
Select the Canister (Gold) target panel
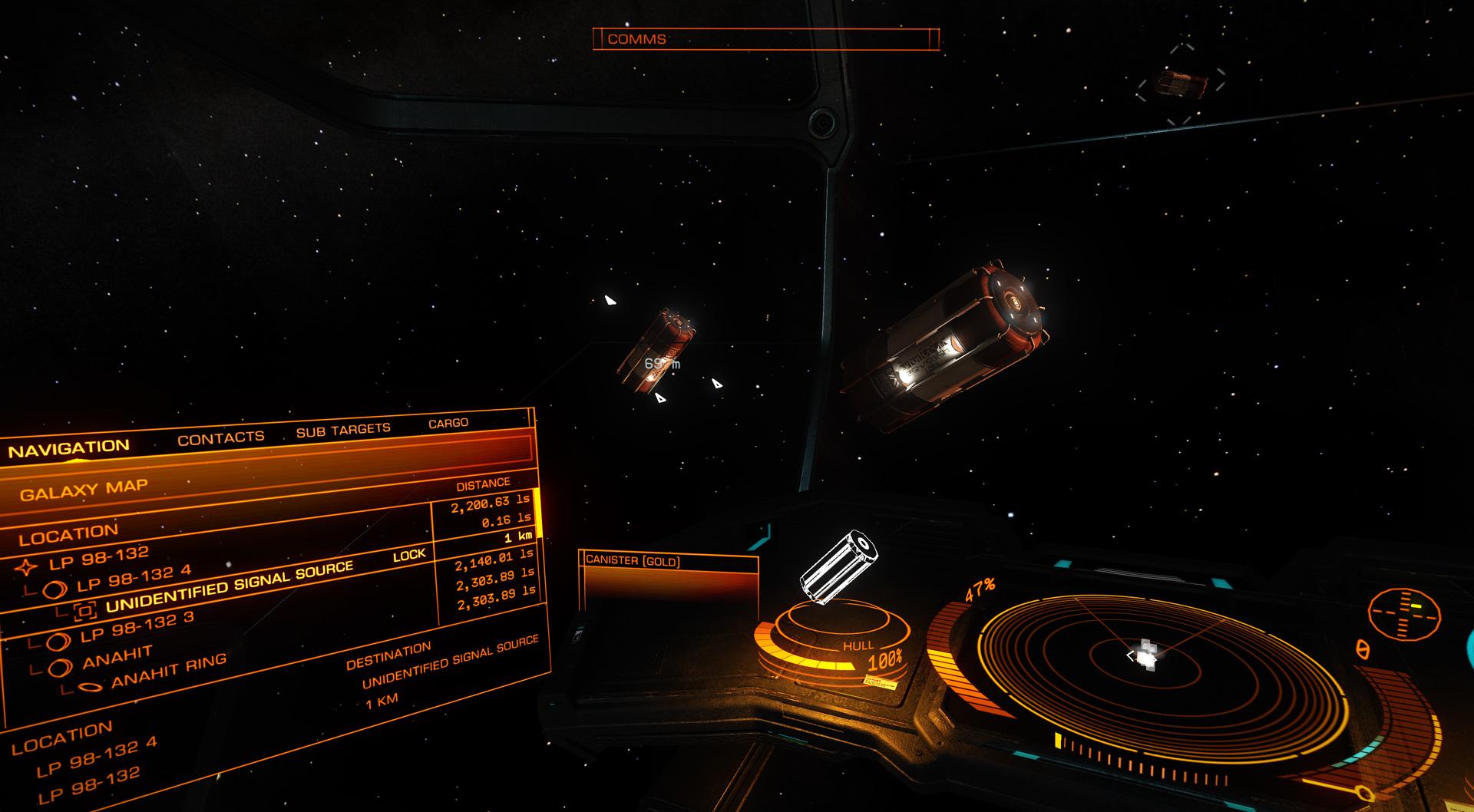(668, 584)
